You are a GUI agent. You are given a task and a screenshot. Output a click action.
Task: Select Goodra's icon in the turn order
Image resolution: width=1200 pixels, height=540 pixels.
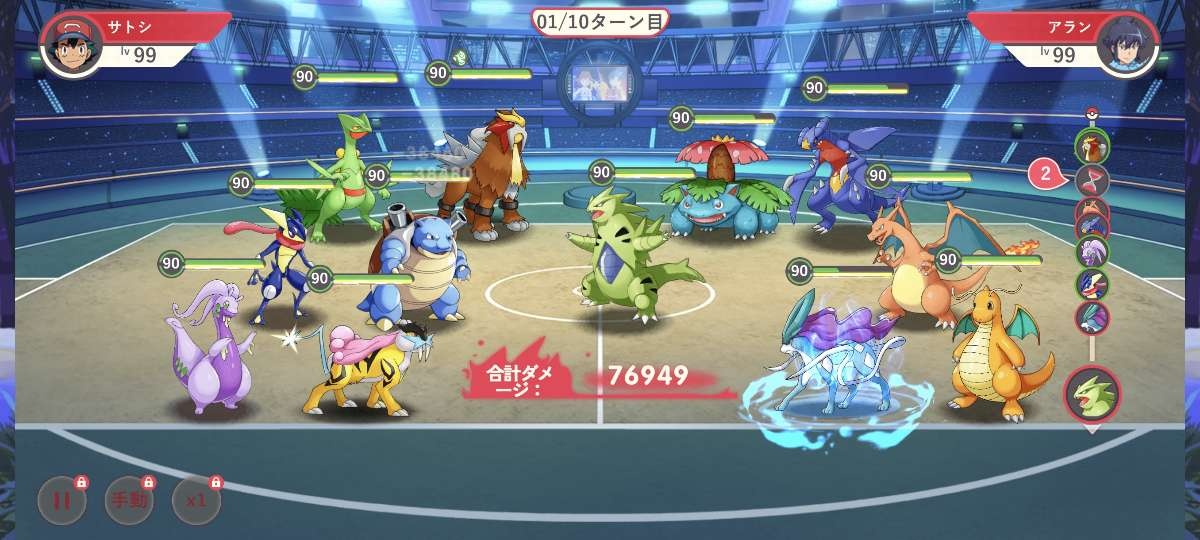1092,250
